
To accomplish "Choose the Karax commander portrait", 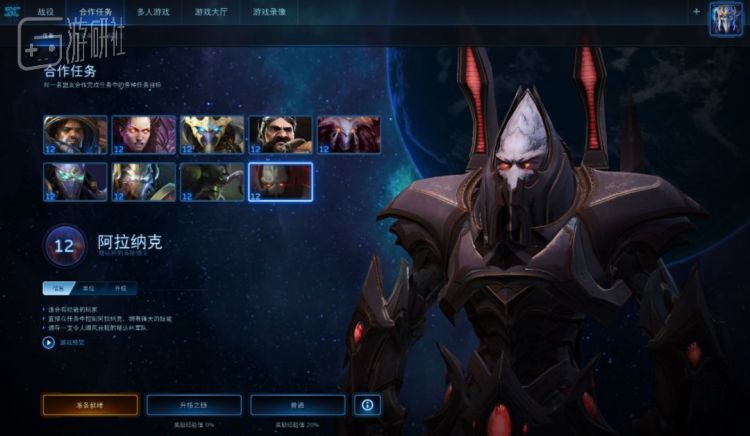I will (143, 182).
